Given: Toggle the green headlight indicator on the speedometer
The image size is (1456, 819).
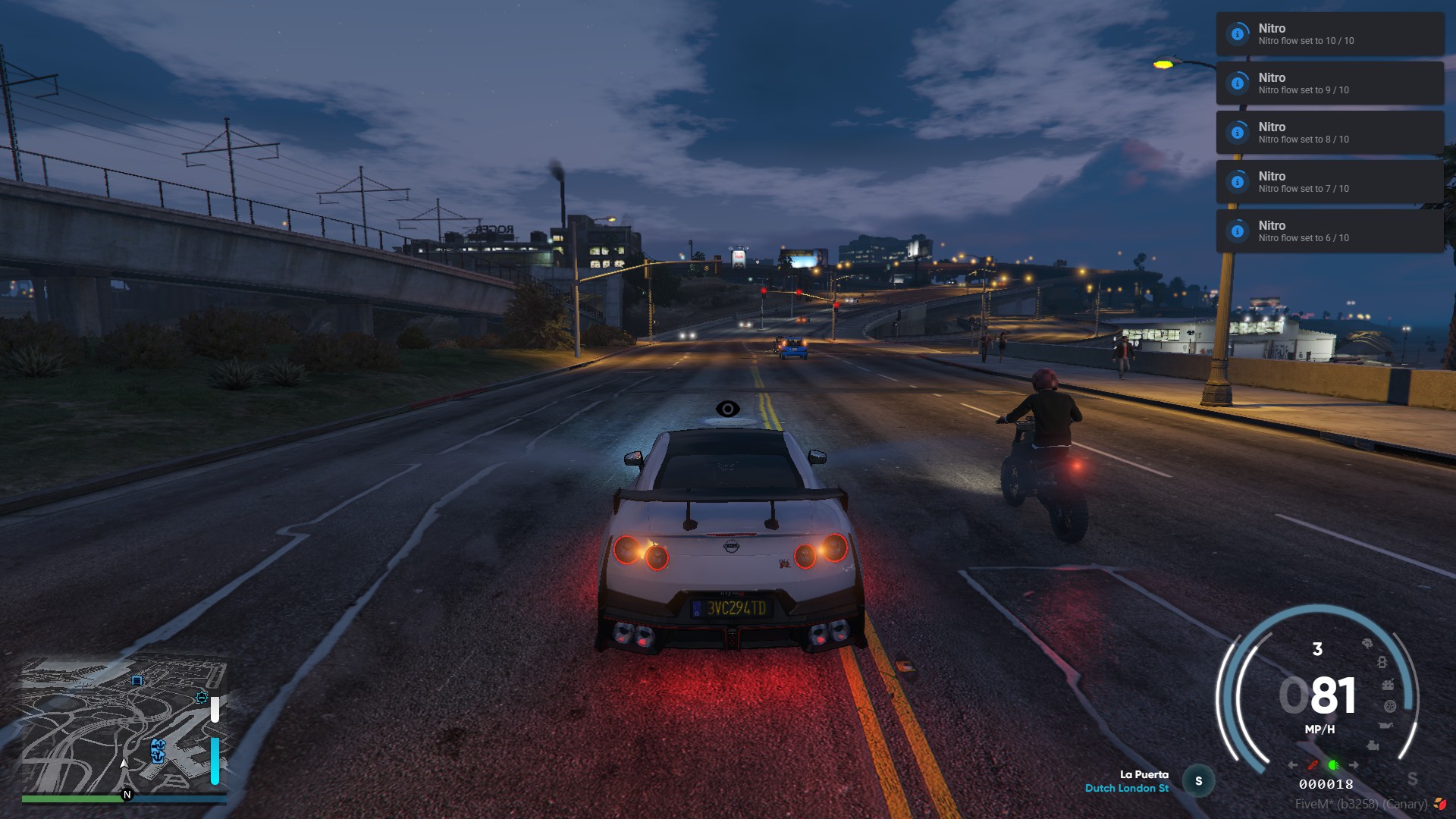Looking at the screenshot, I should (1334, 765).
